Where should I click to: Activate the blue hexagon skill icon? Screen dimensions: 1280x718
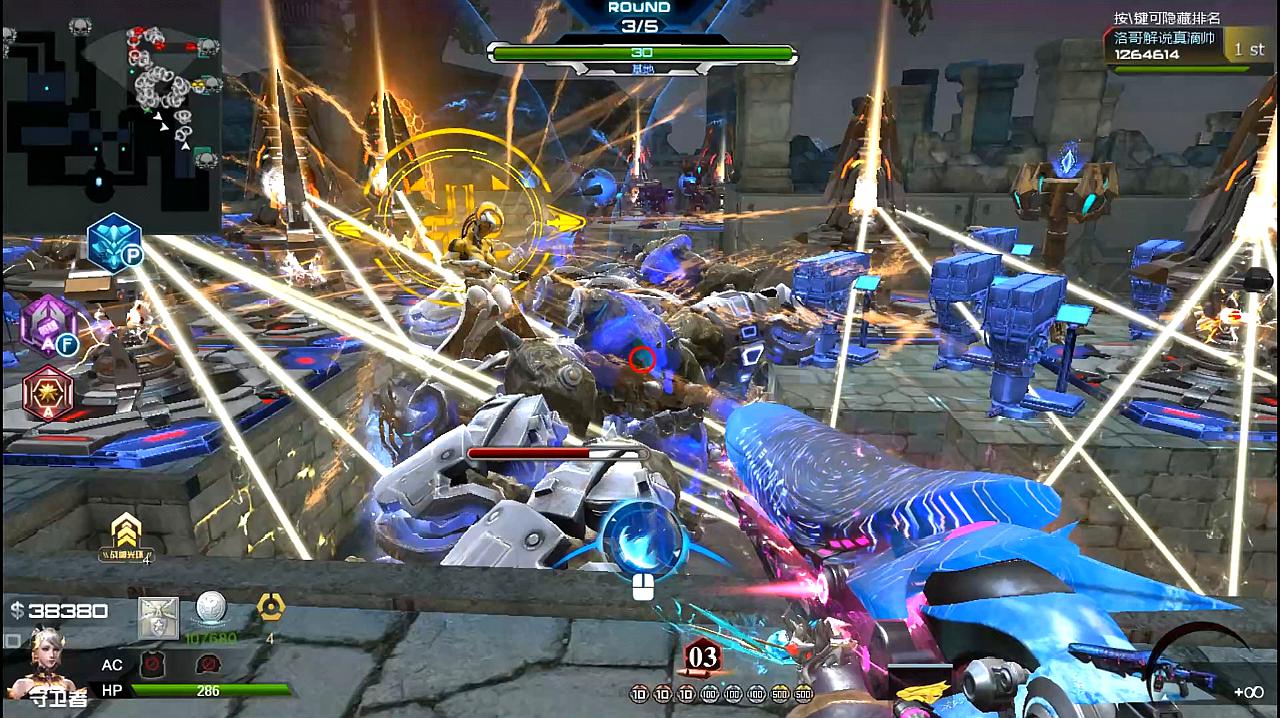(x=112, y=241)
